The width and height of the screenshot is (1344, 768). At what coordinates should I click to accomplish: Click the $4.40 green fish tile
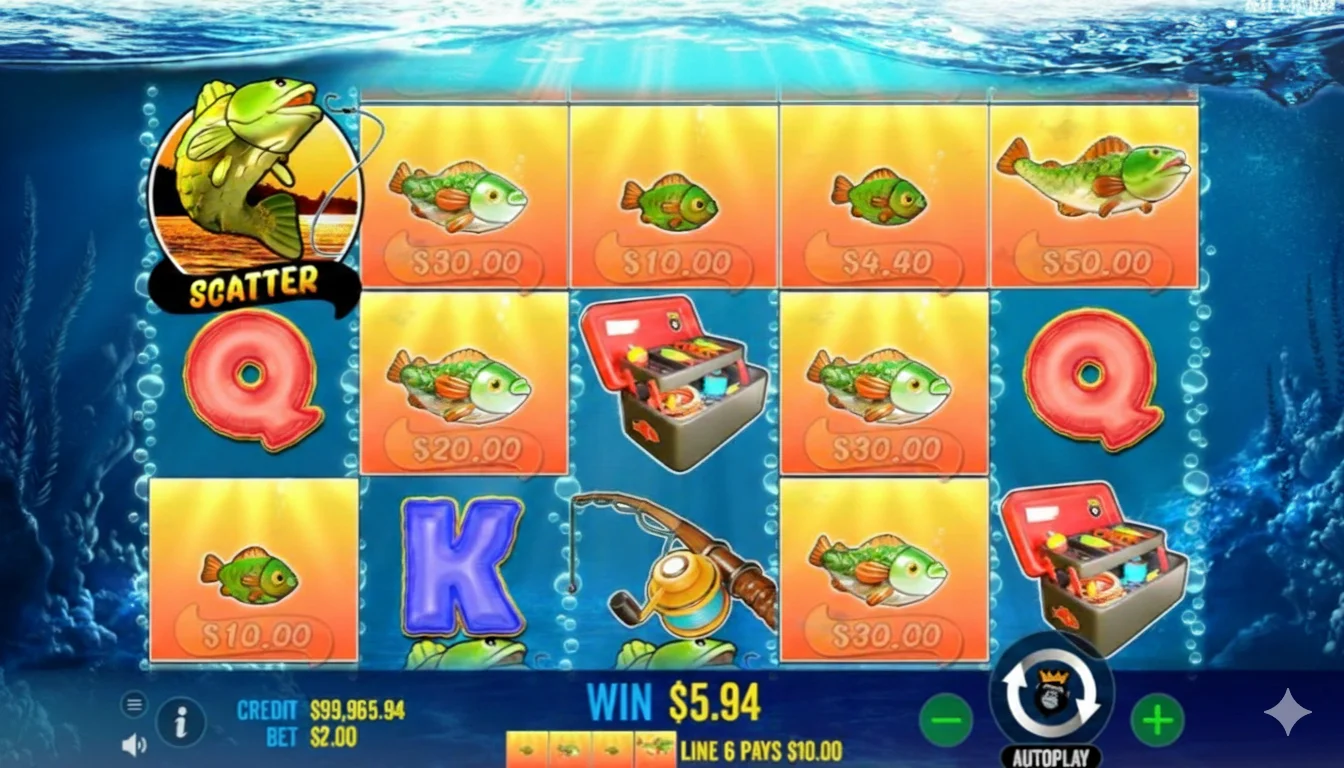tap(882, 195)
